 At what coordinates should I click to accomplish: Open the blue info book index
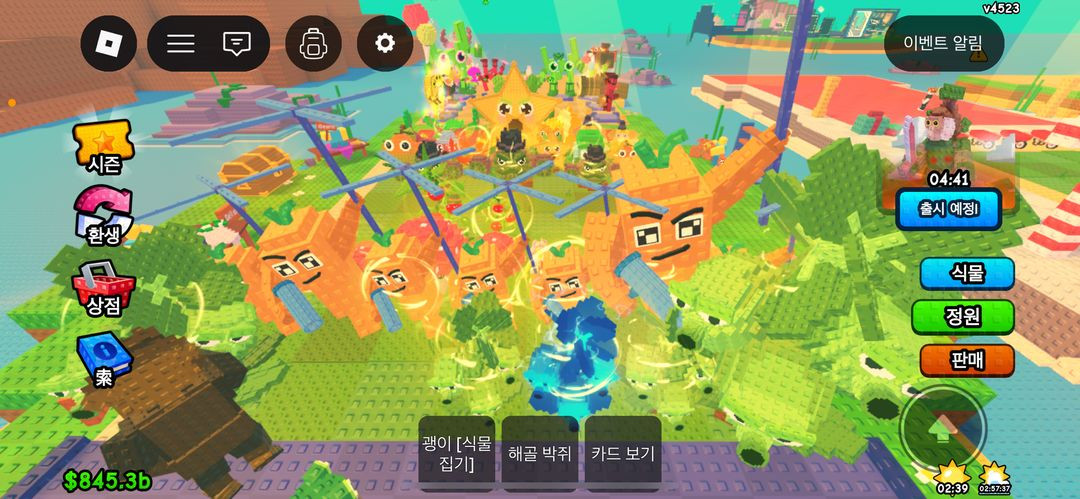pos(100,360)
